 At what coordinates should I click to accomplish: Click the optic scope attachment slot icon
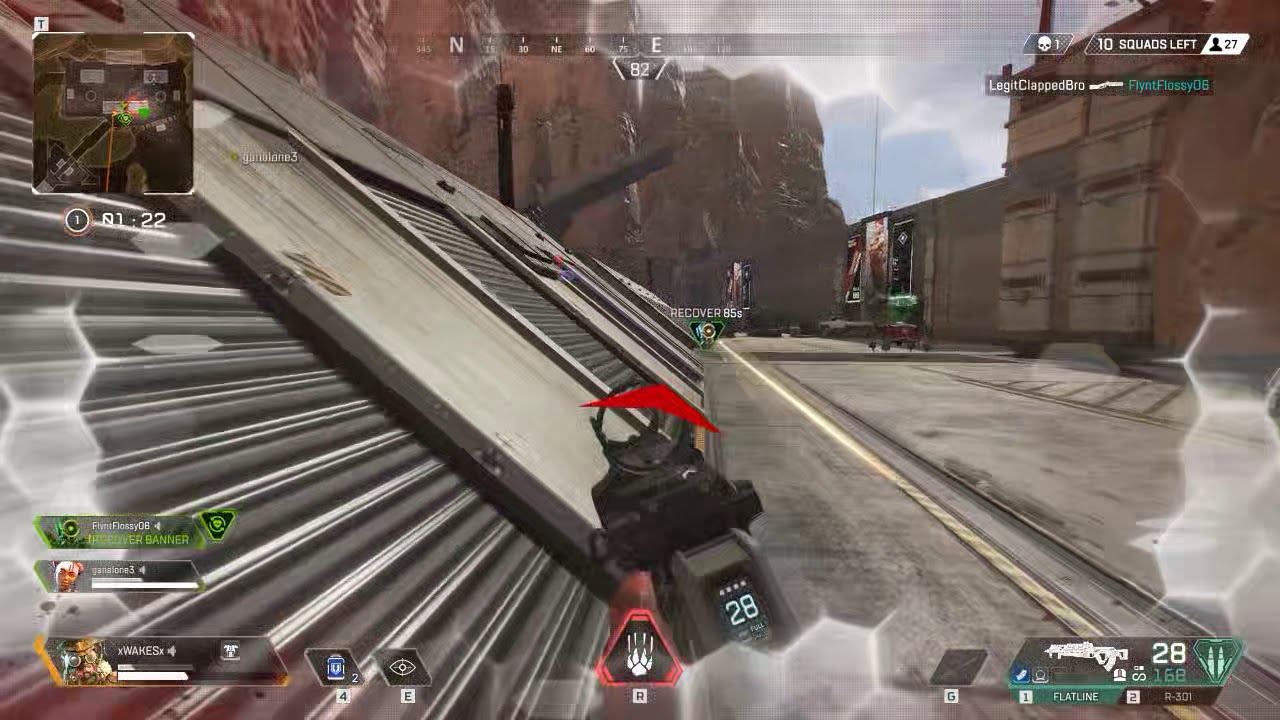pyautogui.click(x=1041, y=674)
